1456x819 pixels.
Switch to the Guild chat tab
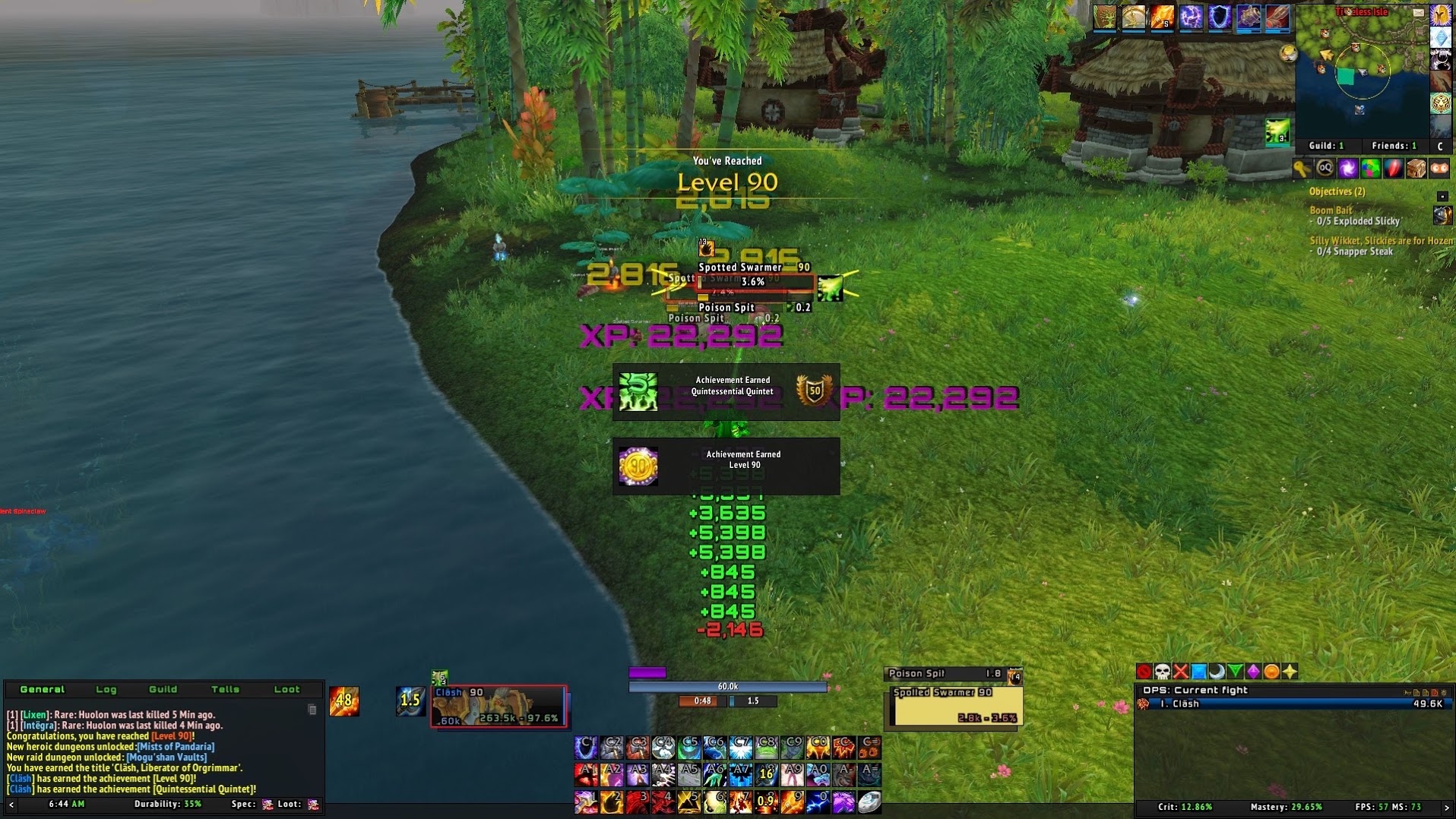tap(163, 689)
